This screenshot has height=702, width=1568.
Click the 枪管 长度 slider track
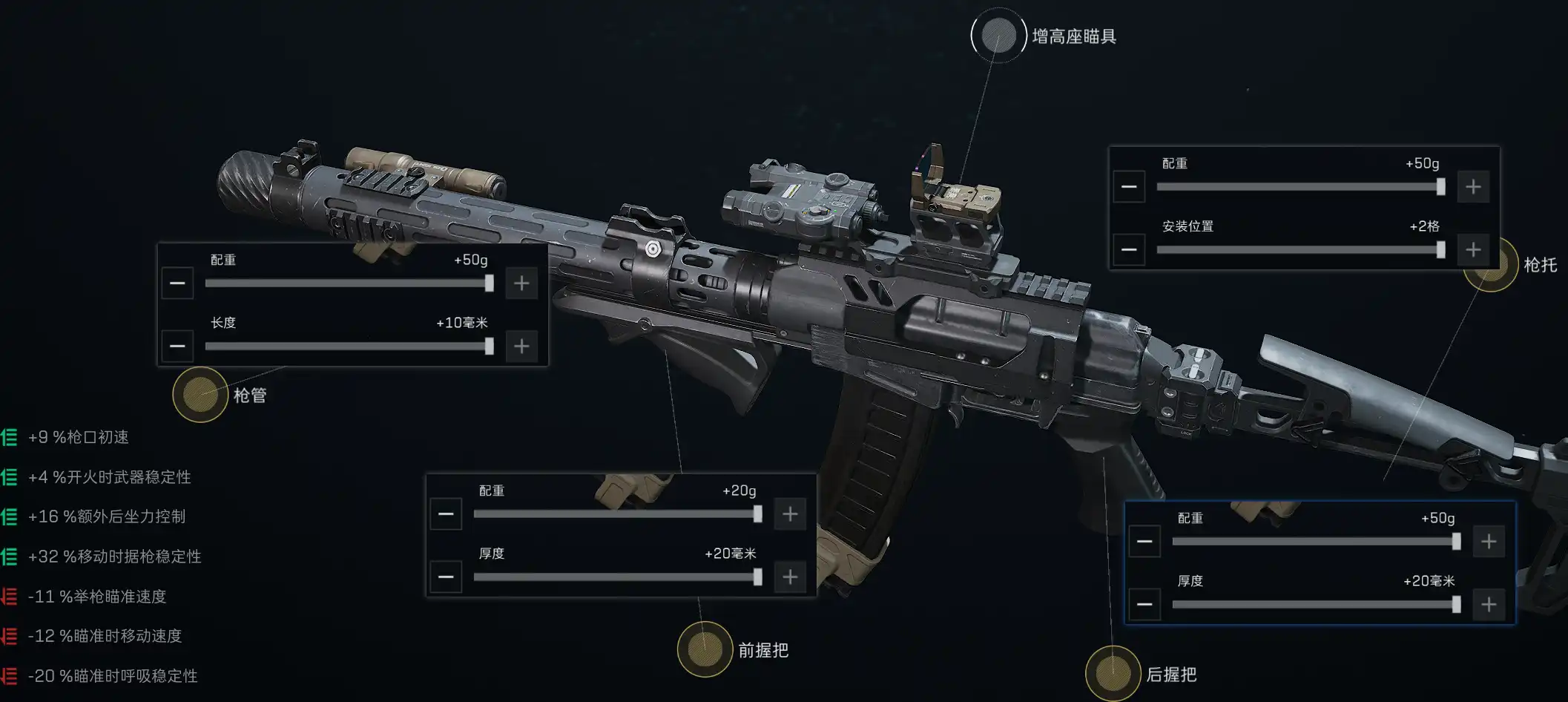pyautogui.click(x=346, y=347)
